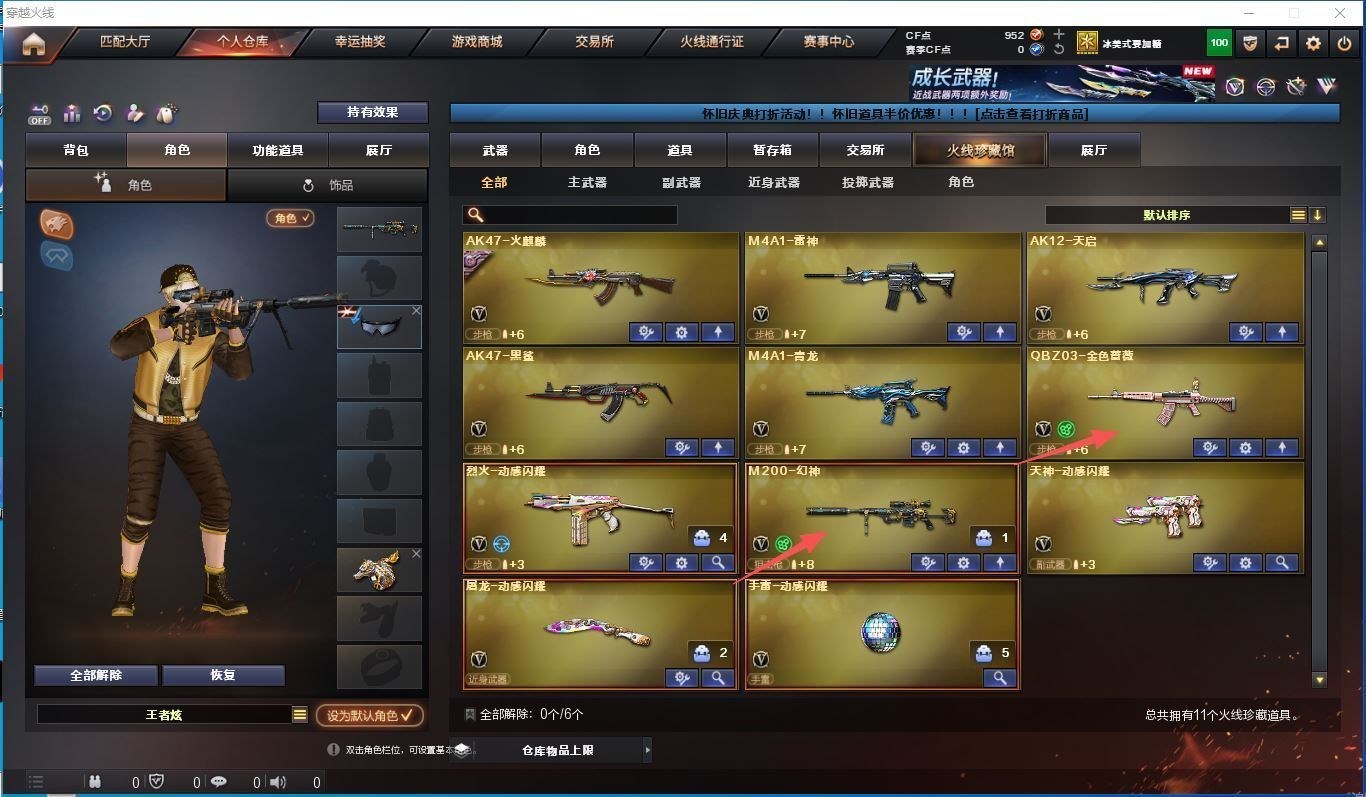Click the home icon button
The height and width of the screenshot is (797, 1366).
point(34,44)
